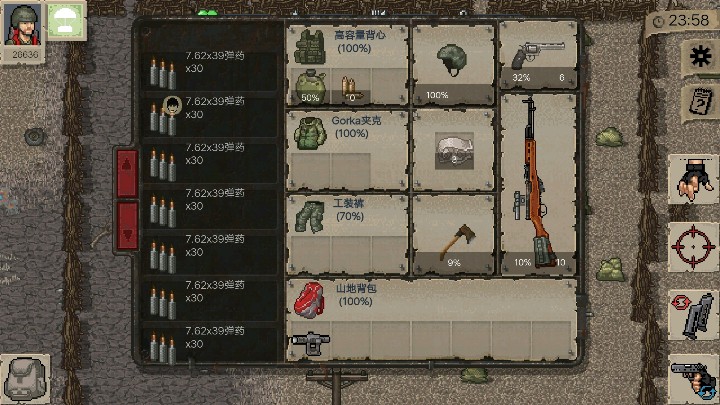720x405 pixels.
Task: Select the gray face mask slot
Action: [453, 150]
